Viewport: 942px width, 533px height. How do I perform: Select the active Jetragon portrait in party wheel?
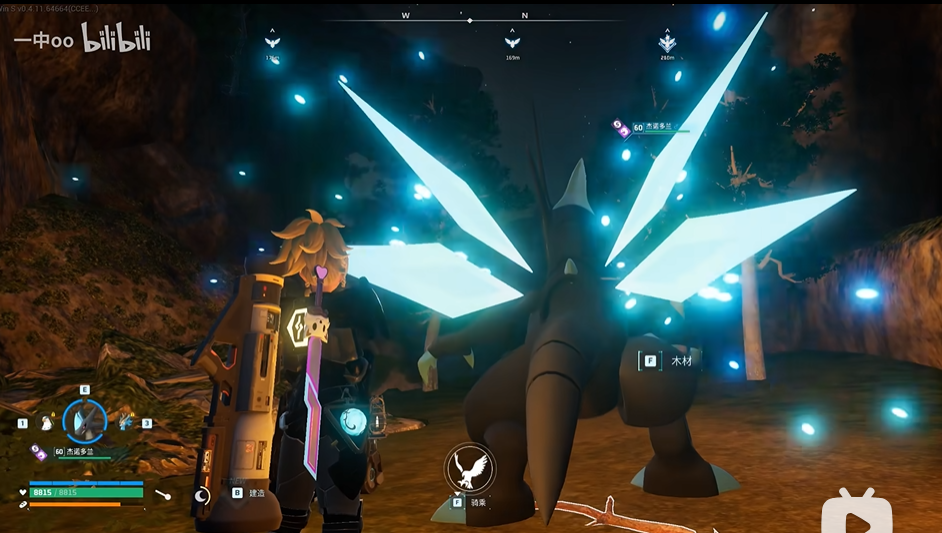tap(84, 422)
